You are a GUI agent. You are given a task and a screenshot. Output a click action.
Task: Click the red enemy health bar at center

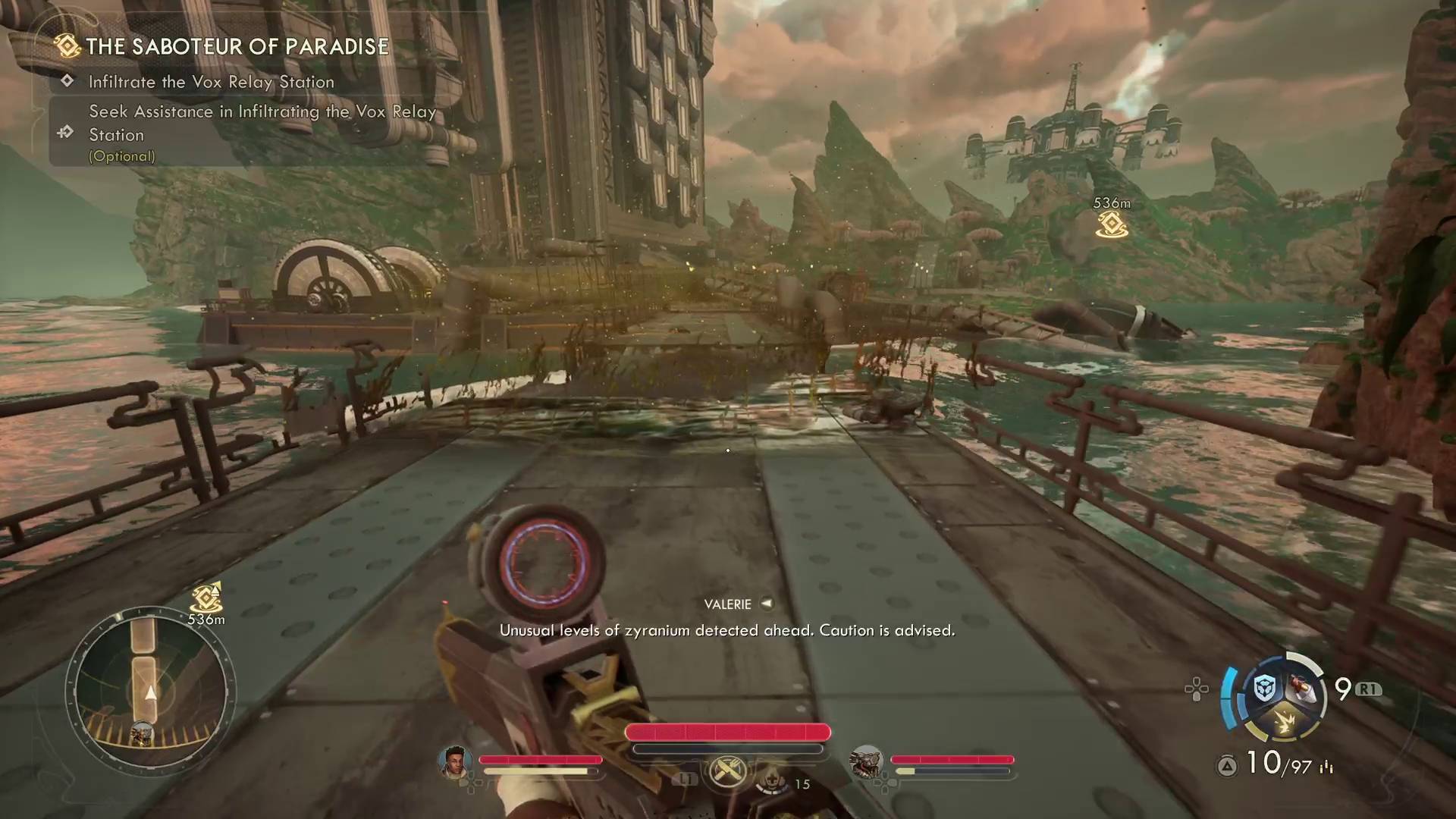726,733
